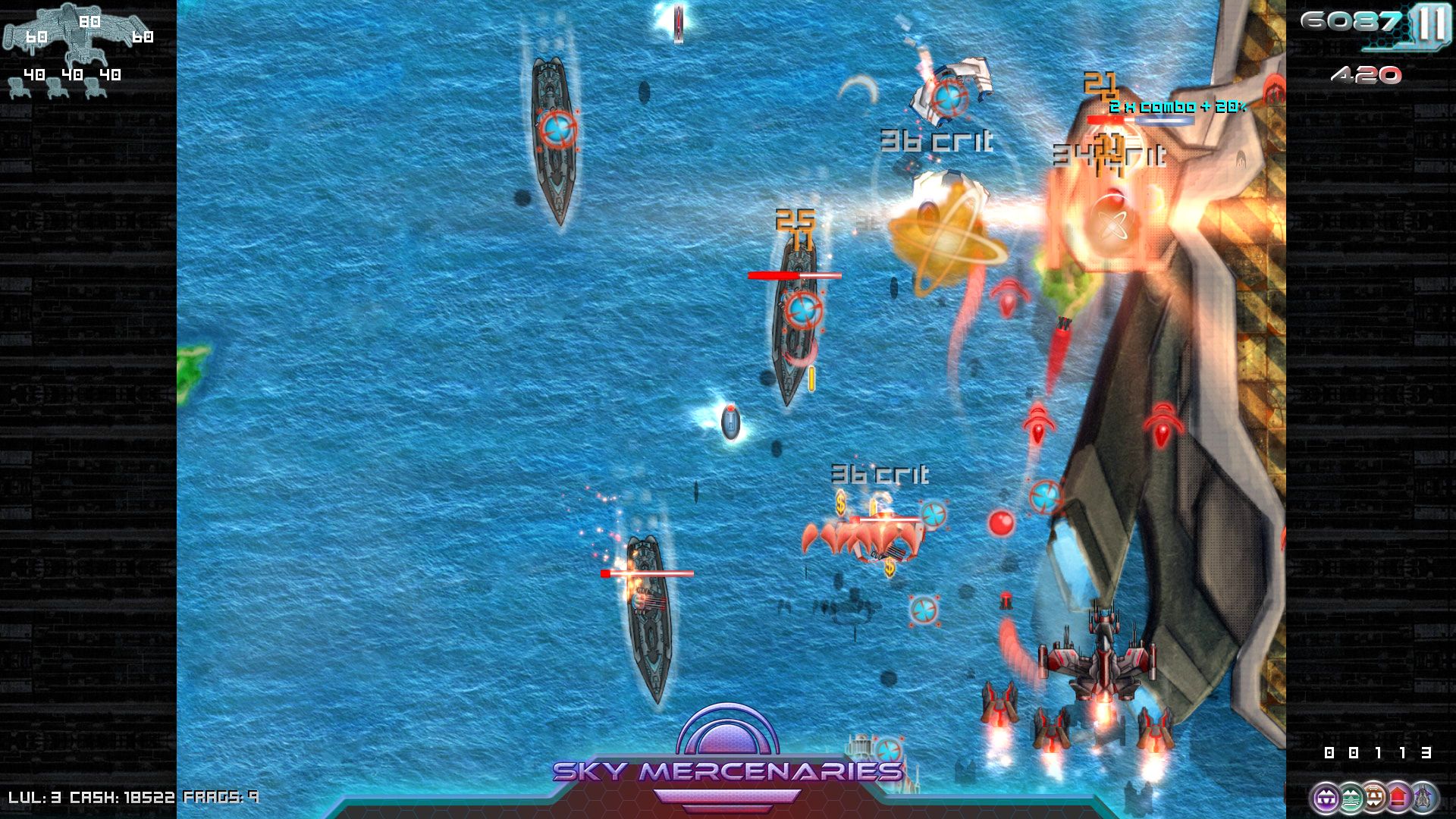Click the dollar coin pickup near the carrier

840,504
